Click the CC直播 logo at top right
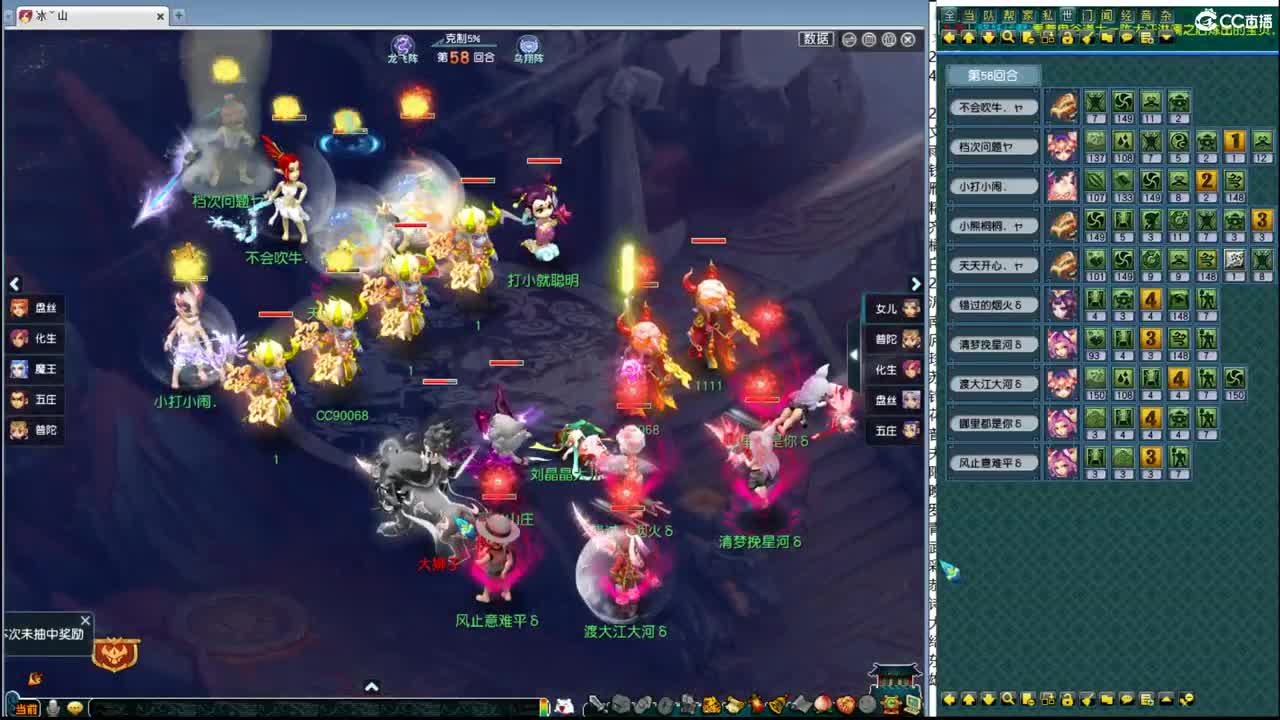 pyautogui.click(x=1235, y=18)
